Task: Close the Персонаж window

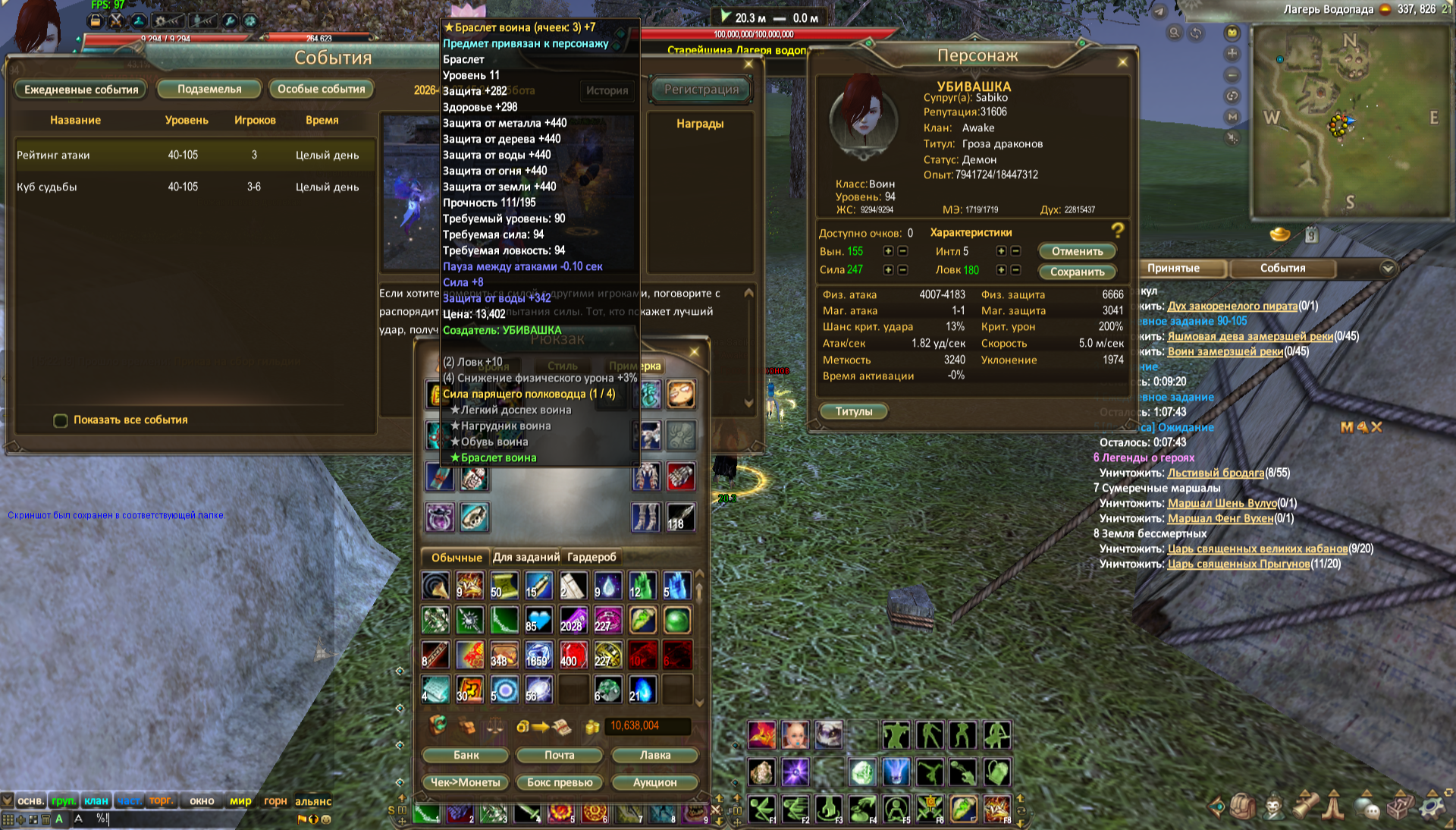Action: click(x=1122, y=62)
